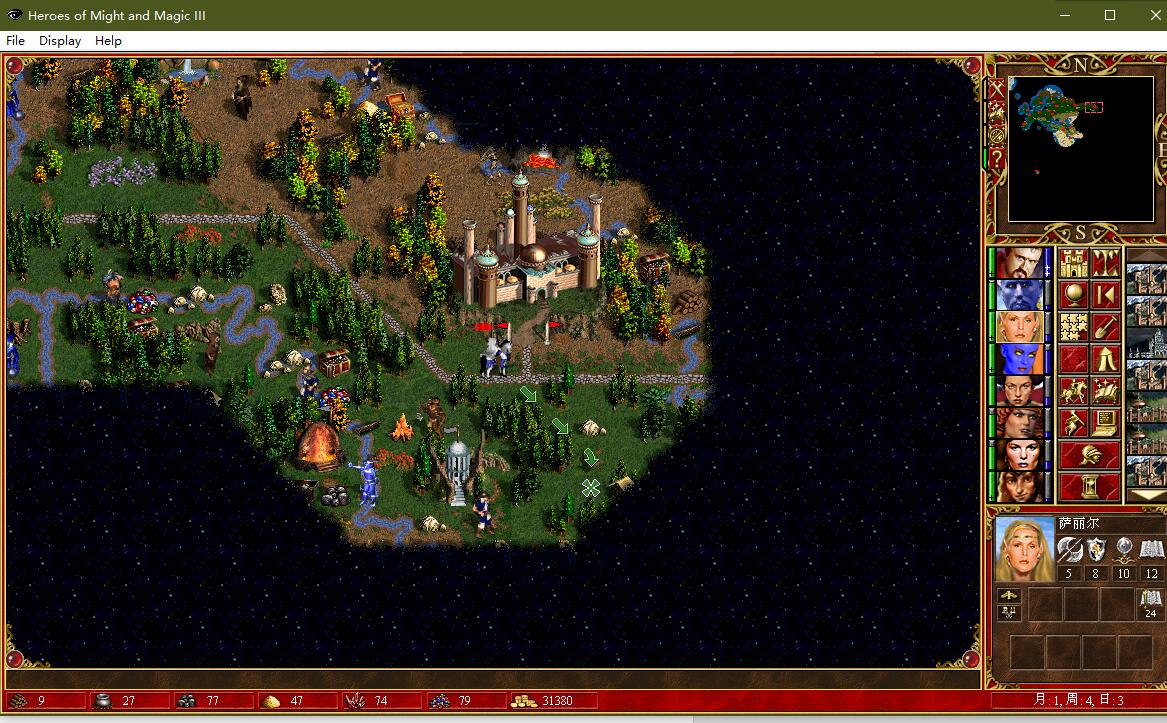Viewport: 1167px width, 723px height.
Task: Select the next hero with the helmet button
Action: (x=1089, y=455)
